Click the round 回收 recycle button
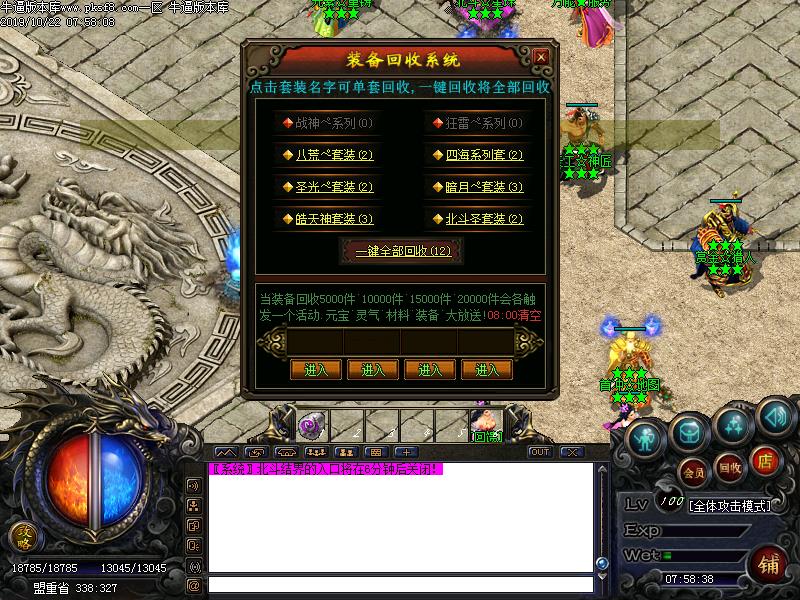800x600 pixels. tap(730, 466)
